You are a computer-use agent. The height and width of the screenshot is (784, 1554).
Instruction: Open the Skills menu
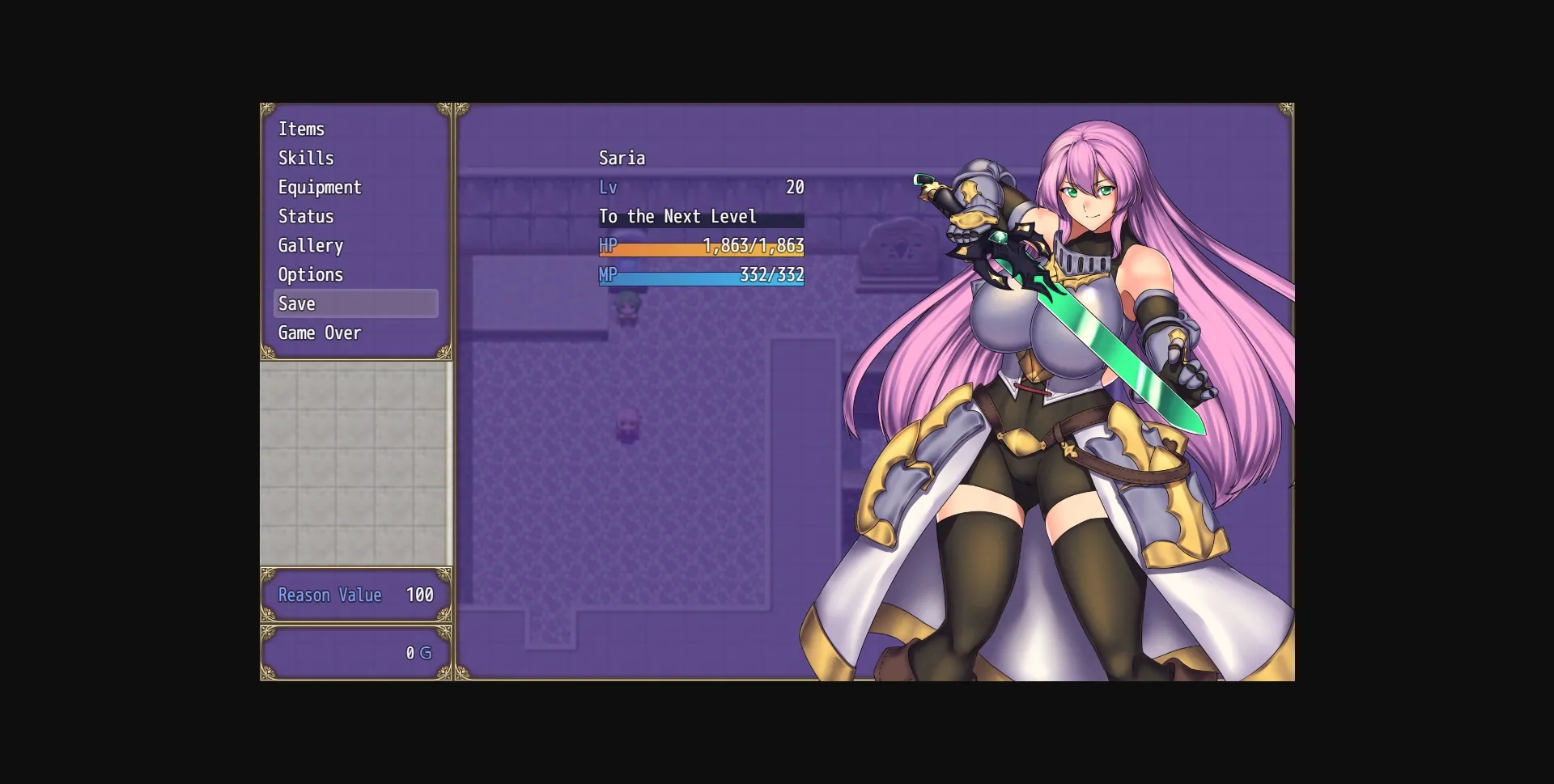[306, 158]
